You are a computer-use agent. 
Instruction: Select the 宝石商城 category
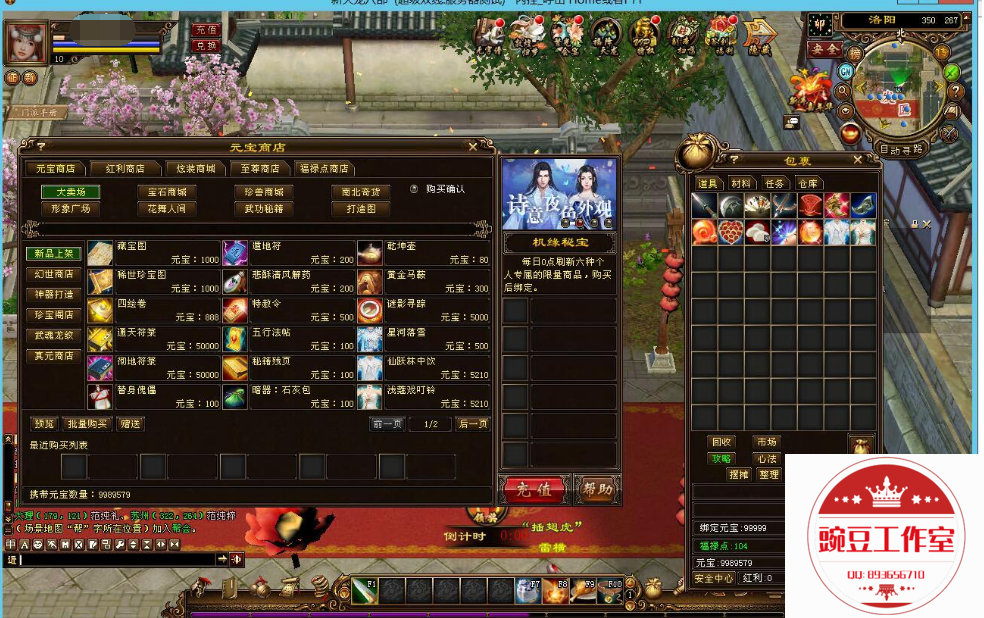pyautogui.click(x=166, y=192)
